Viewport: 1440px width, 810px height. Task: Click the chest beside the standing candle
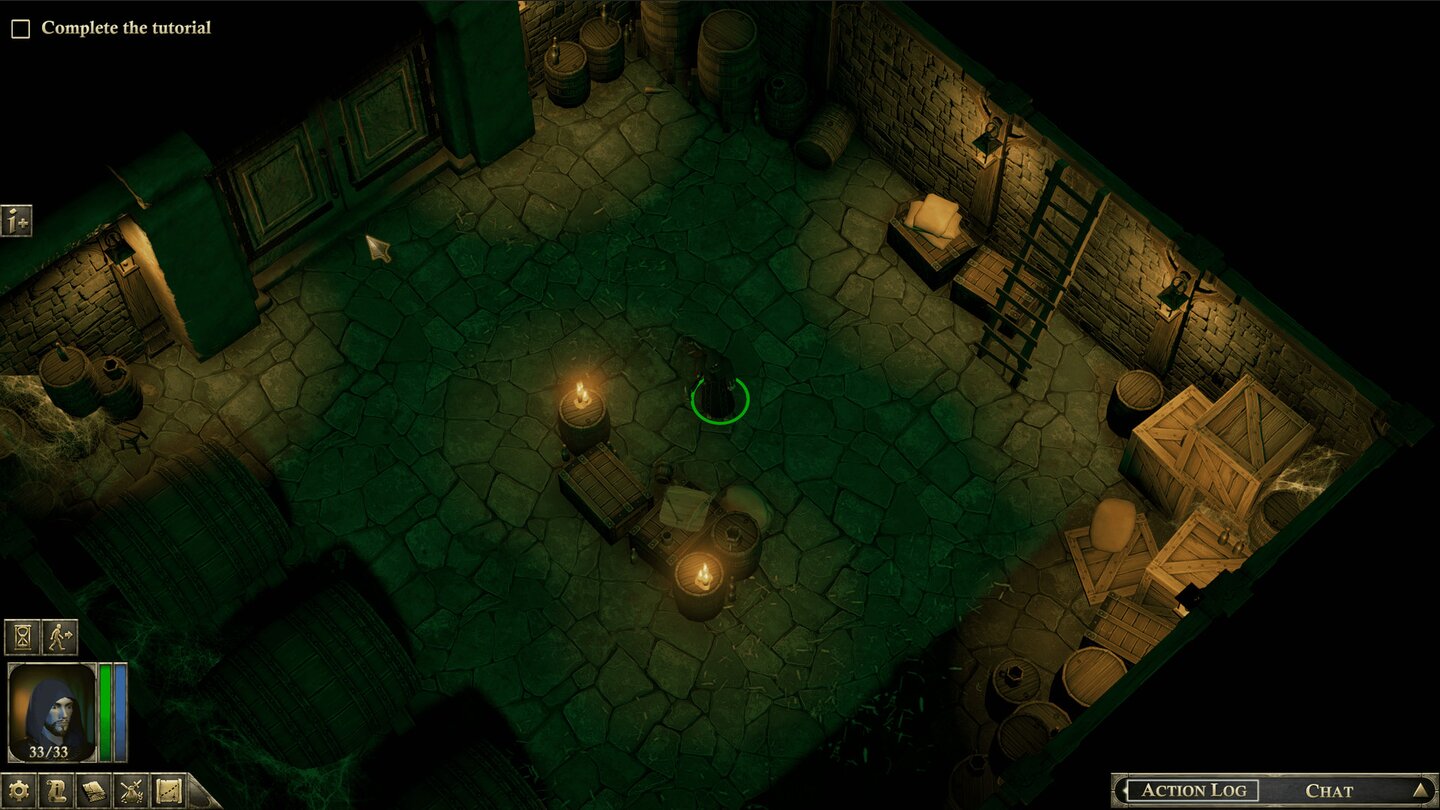[x=602, y=490]
